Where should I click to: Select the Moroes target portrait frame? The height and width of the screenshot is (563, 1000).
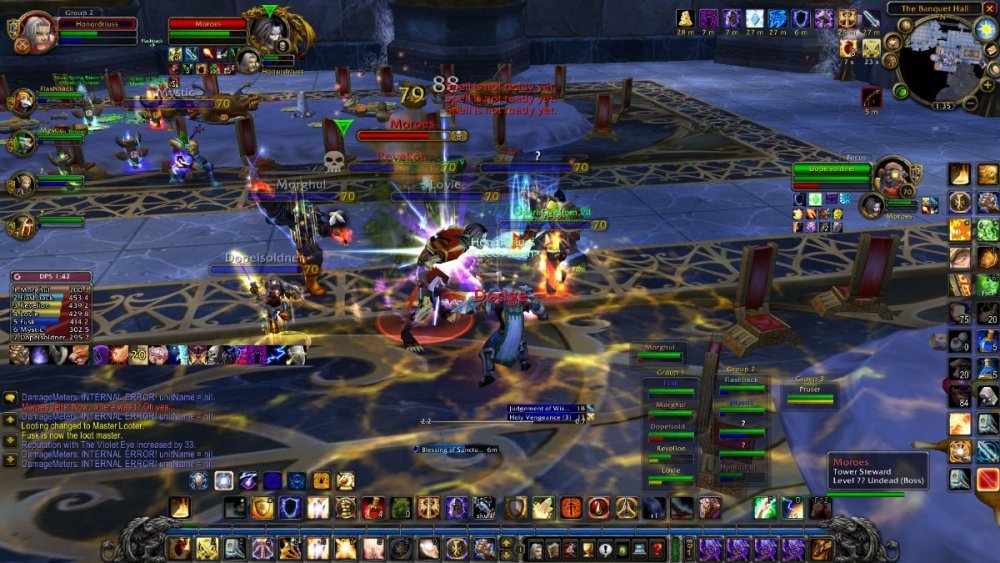pyautogui.click(x=272, y=28)
